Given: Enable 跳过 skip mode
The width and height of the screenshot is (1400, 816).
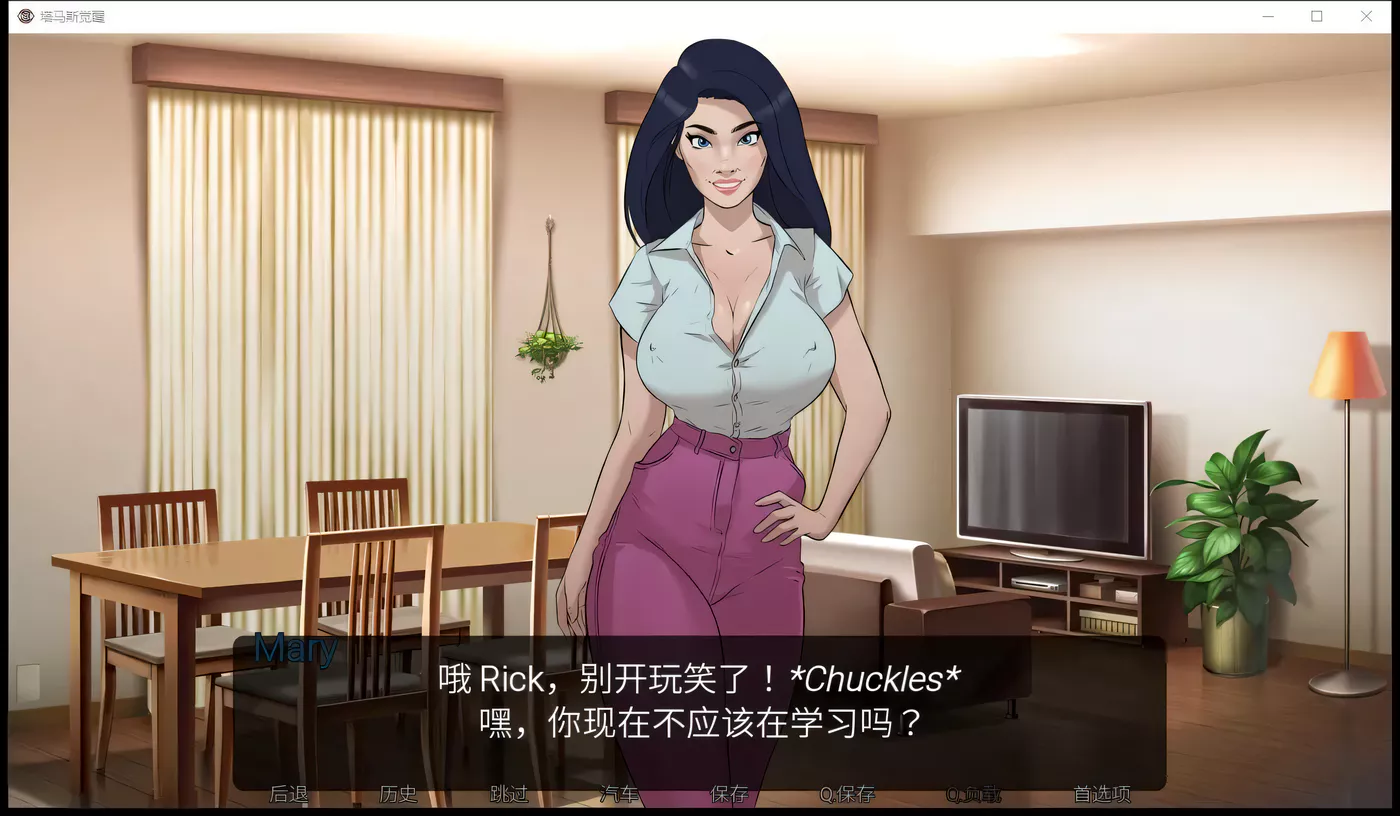Looking at the screenshot, I should 508,793.
